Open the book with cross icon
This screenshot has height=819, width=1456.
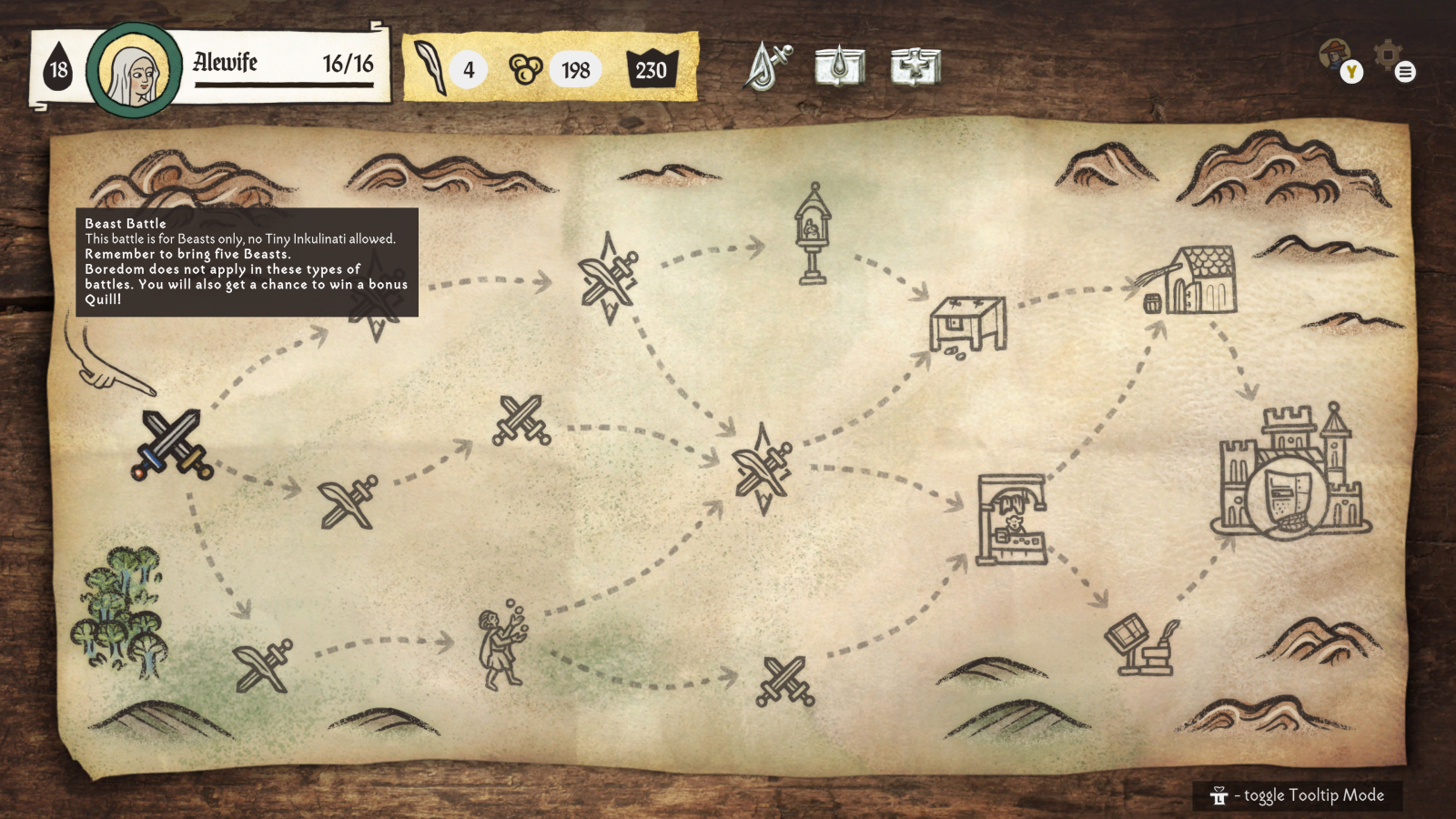915,66
